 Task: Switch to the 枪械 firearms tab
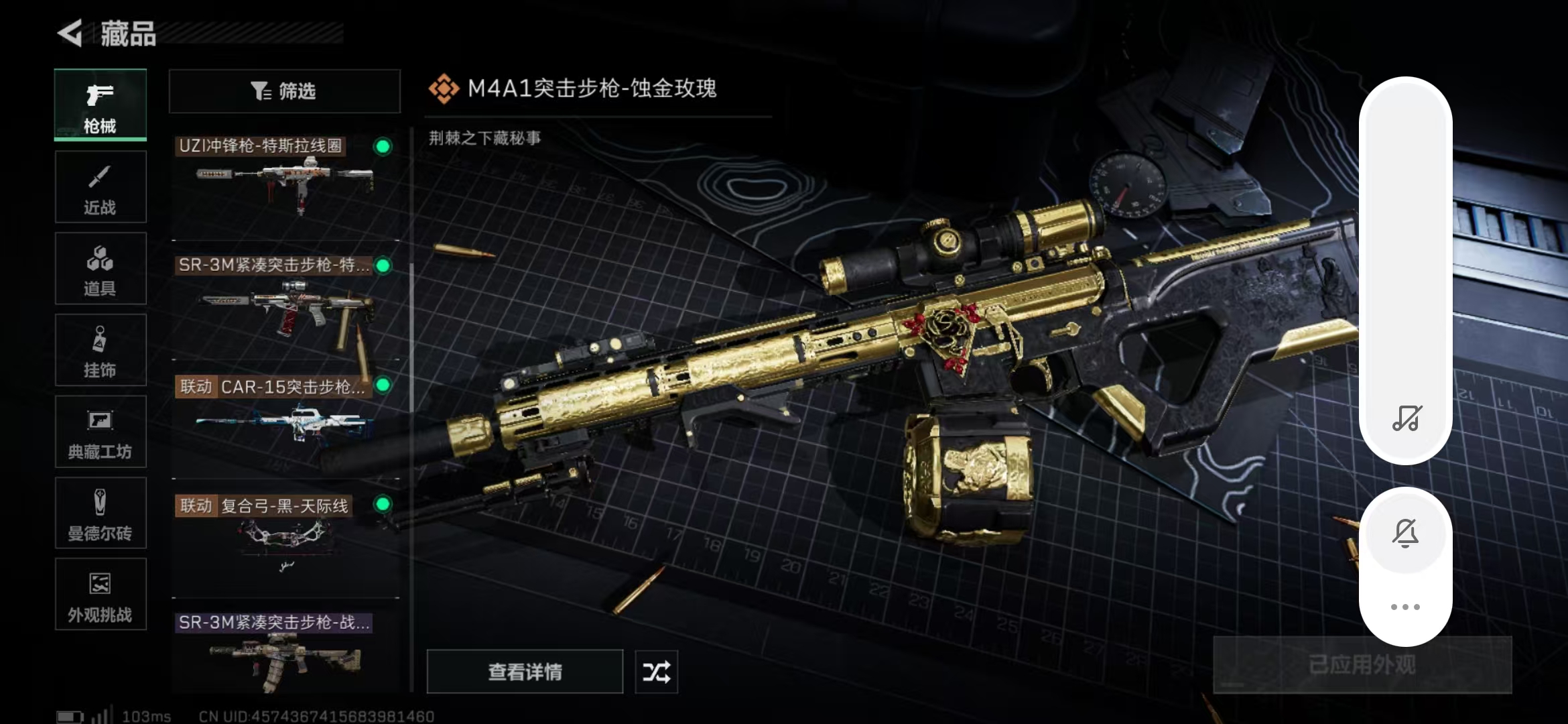click(101, 105)
